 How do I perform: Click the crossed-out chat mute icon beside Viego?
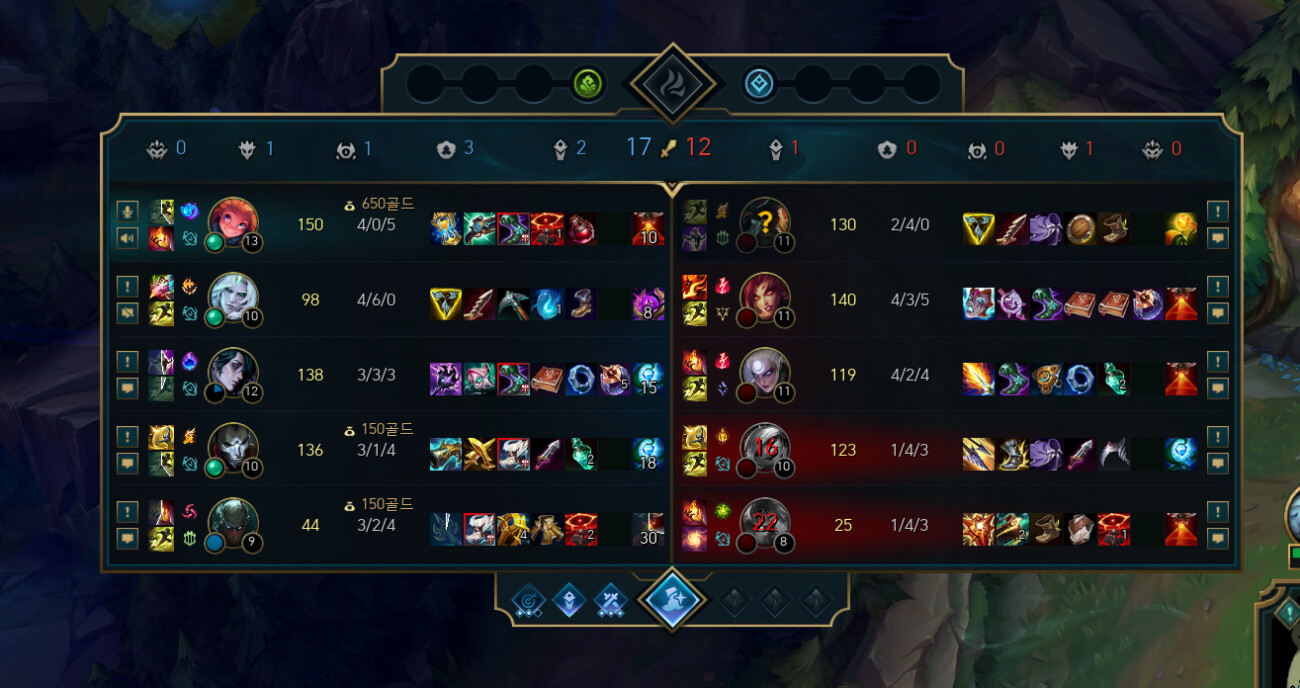pyautogui.click(x=127, y=313)
